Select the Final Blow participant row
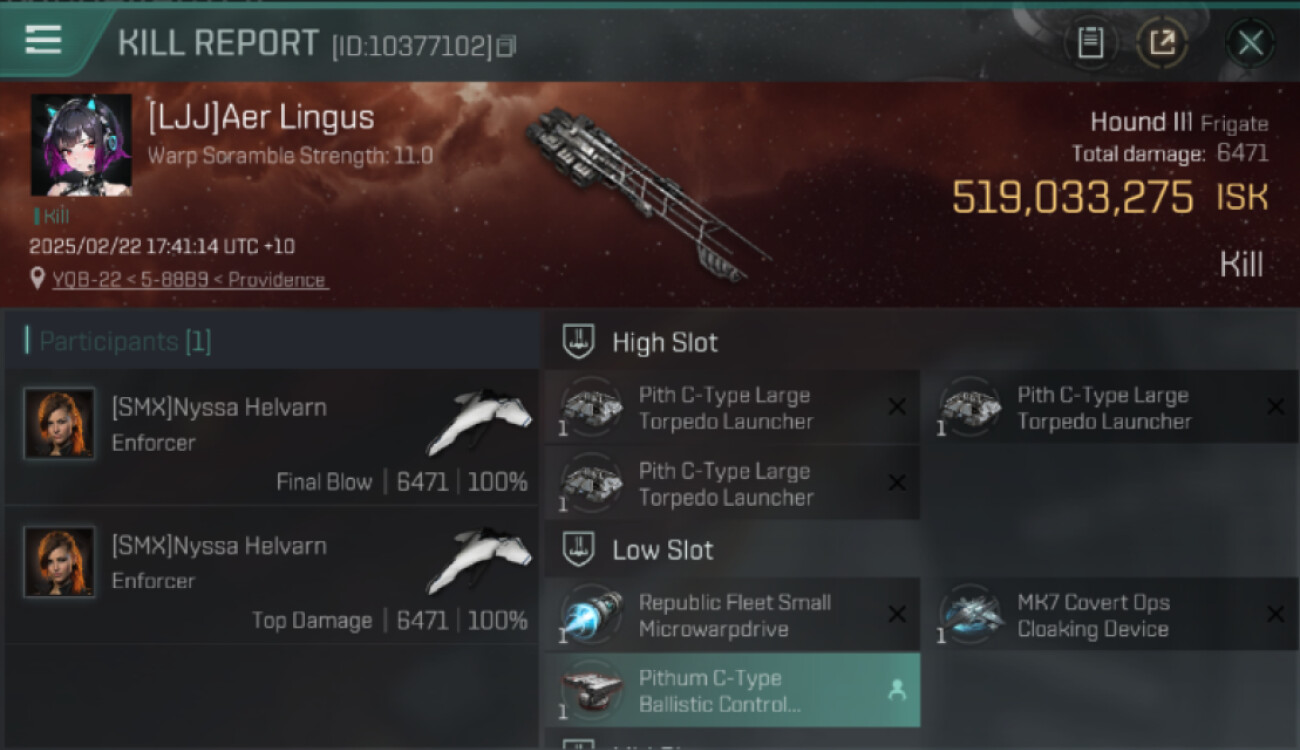Viewport: 1300px width, 750px height. 272,438
